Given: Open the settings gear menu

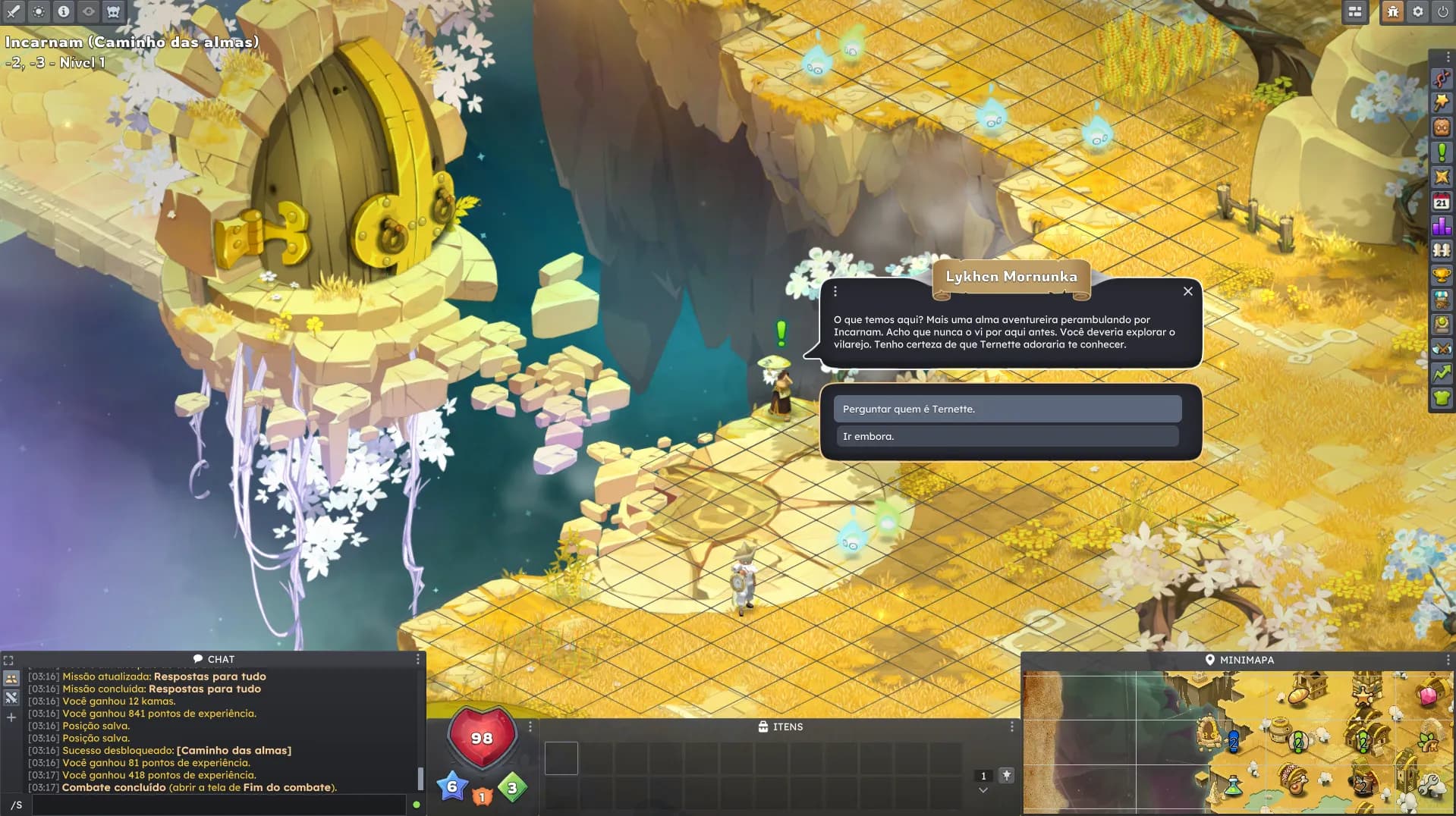Looking at the screenshot, I should [1417, 11].
